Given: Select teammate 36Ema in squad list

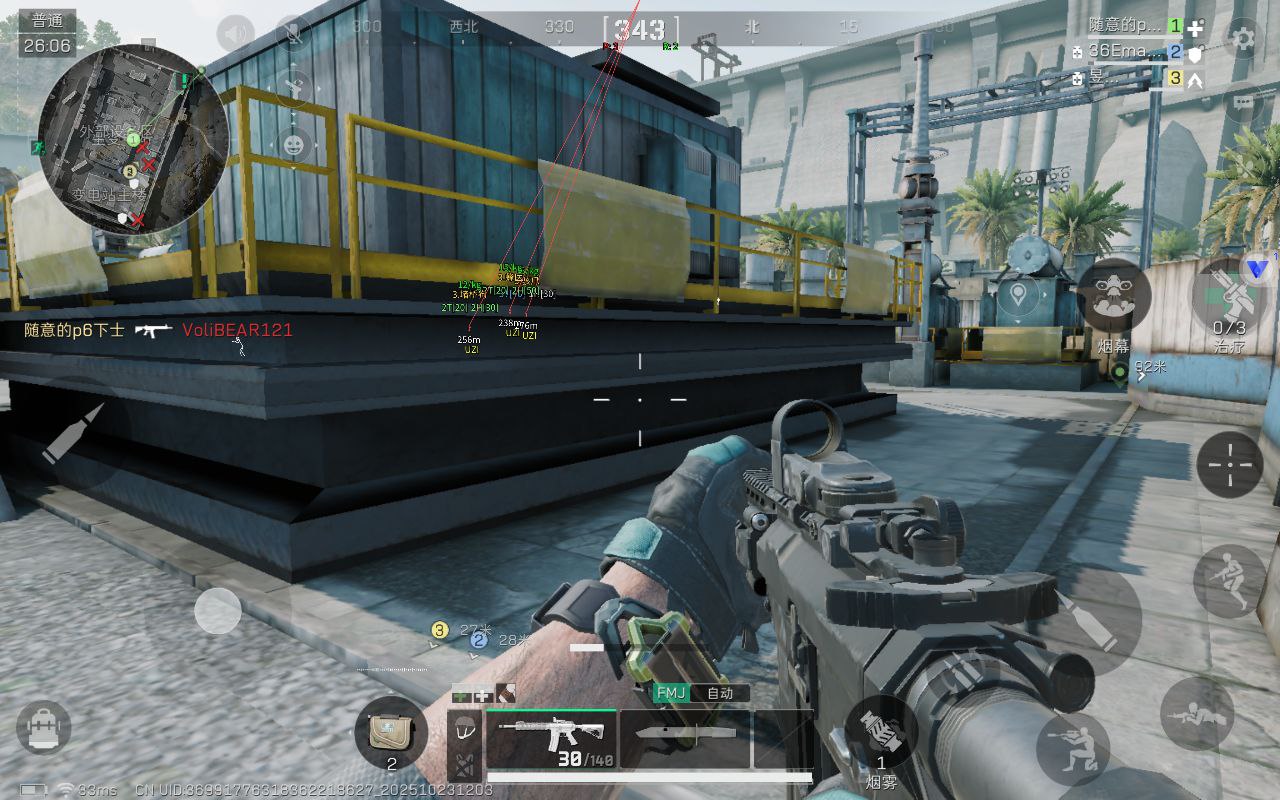Looking at the screenshot, I should [1125, 52].
